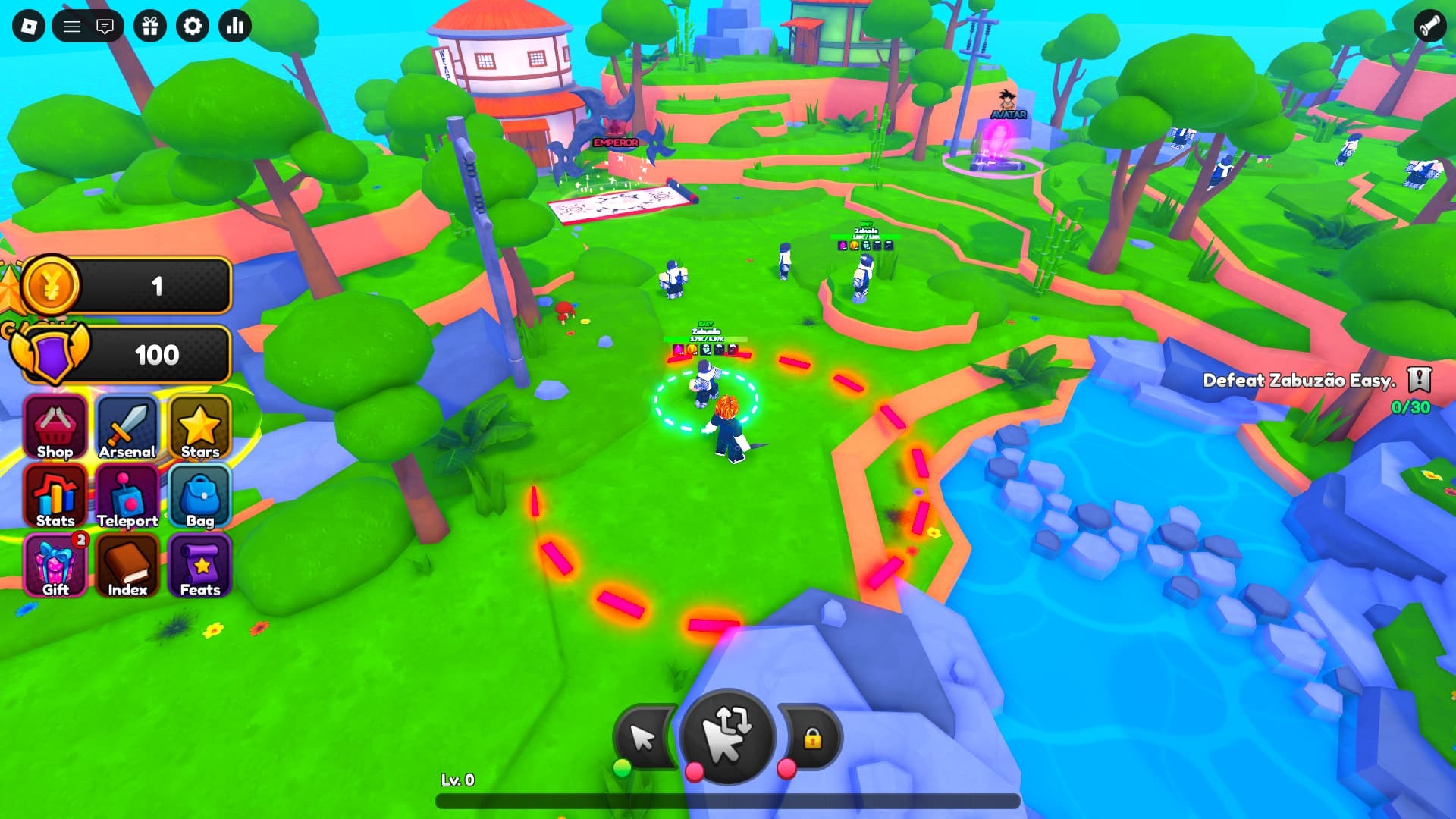The height and width of the screenshot is (819, 1456).
Task: Open the Index book
Action: pos(127,565)
